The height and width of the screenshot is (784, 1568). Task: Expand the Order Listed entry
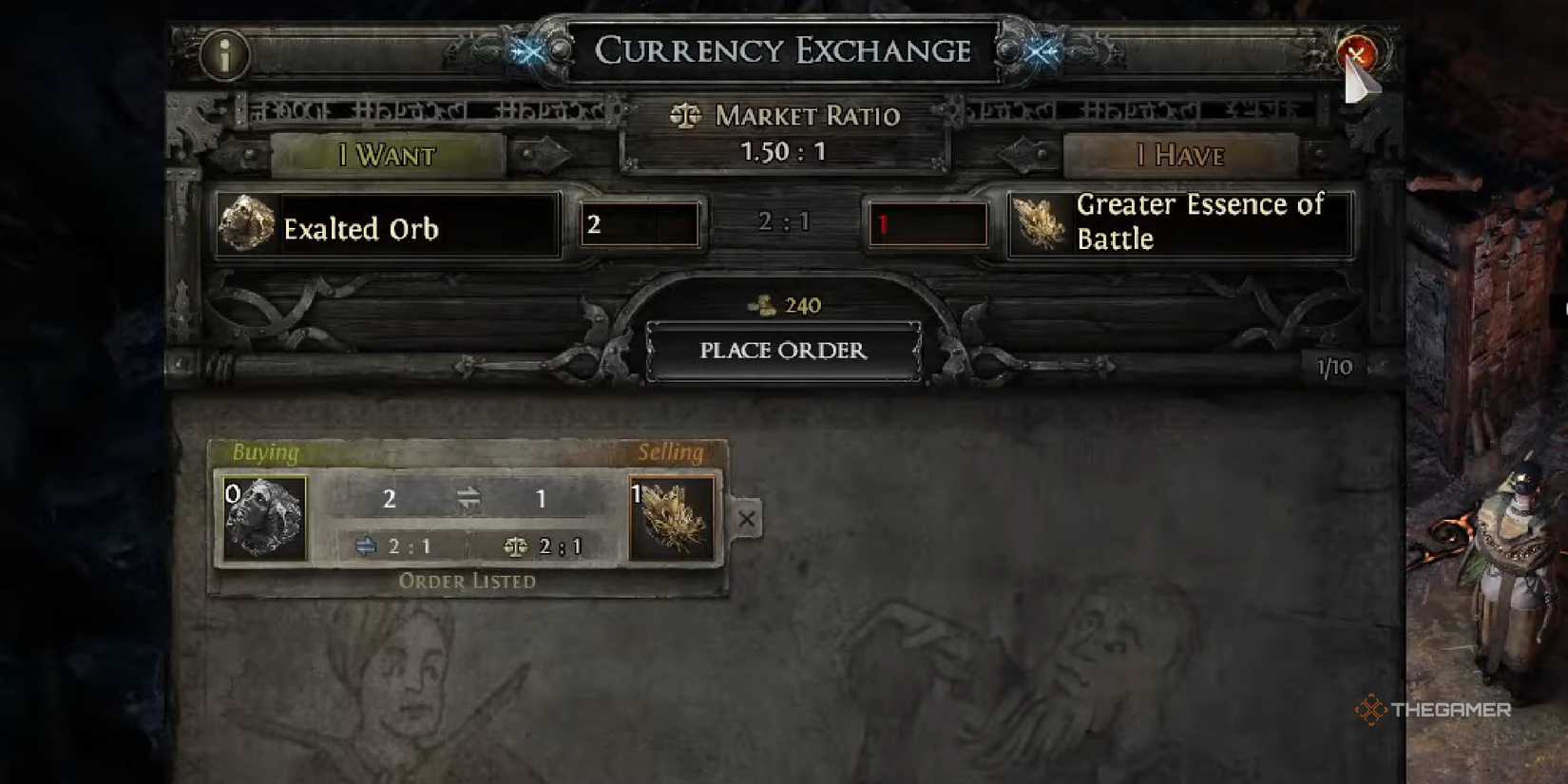(x=468, y=581)
